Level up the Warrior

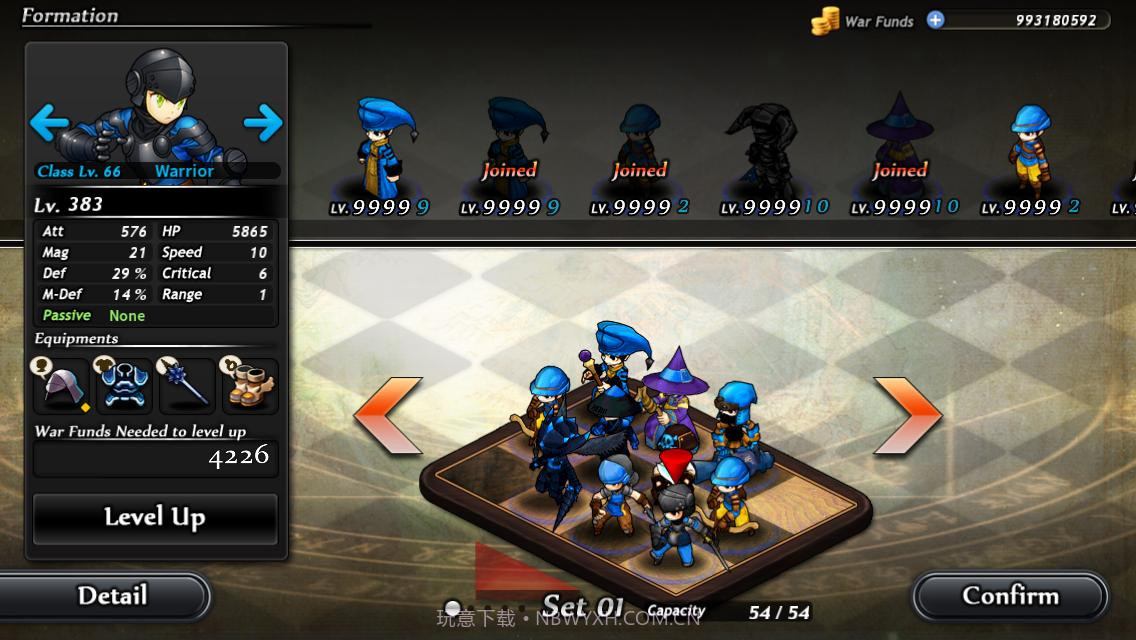155,518
